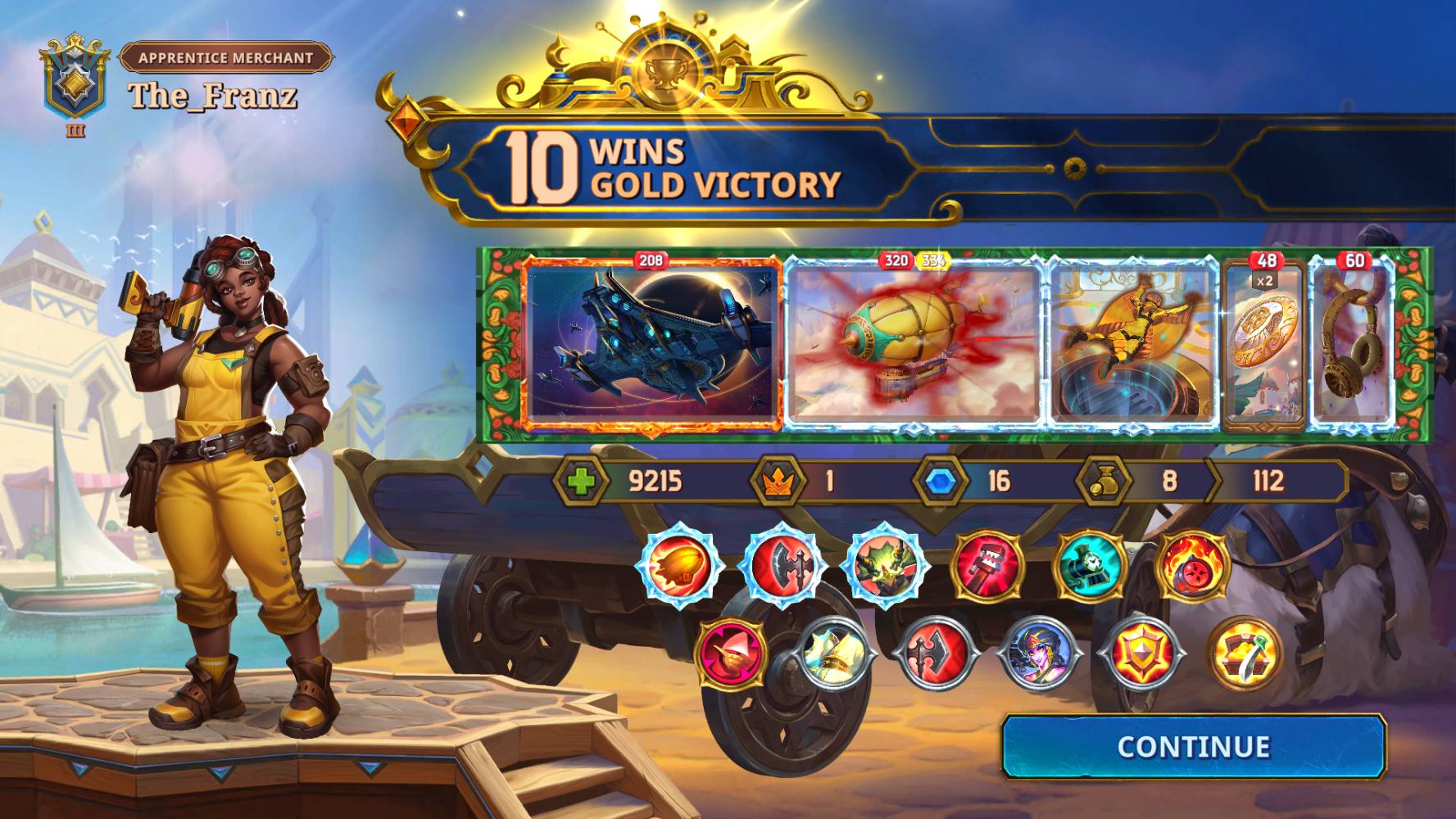View the flying carpet rider item card
Screen dimensions: 1456x819
click(1132, 344)
